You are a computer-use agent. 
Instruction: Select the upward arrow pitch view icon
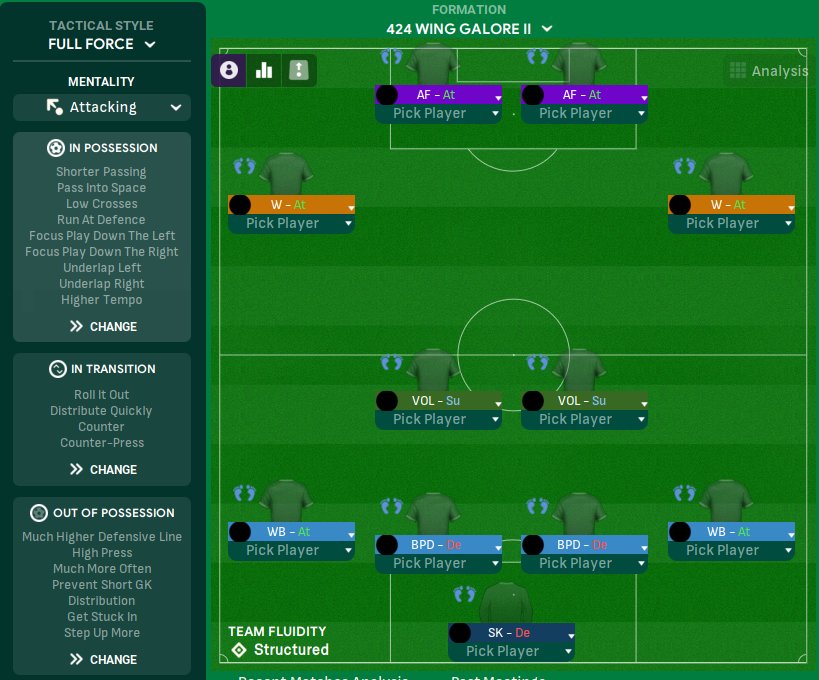point(299,70)
